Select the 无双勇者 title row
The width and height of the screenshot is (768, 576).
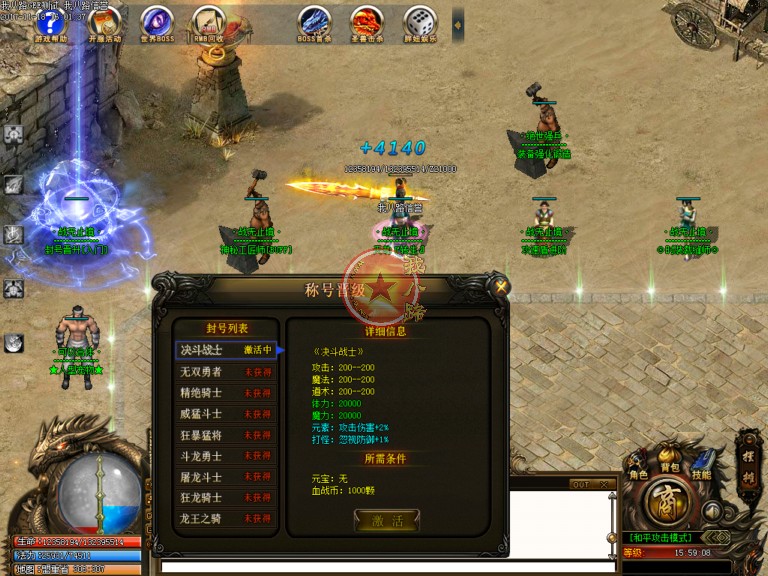pos(225,372)
